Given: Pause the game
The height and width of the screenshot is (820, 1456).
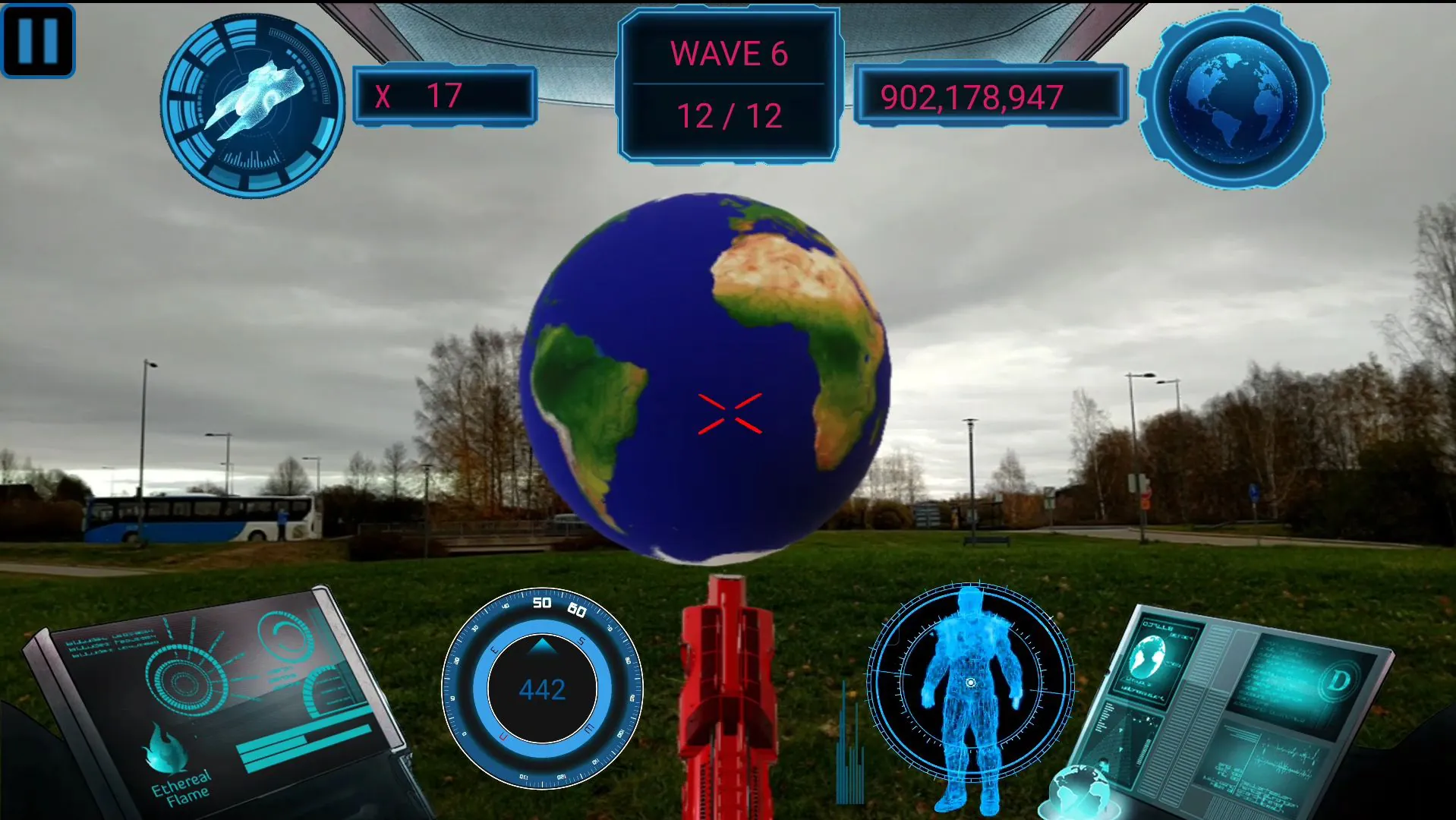Looking at the screenshot, I should [x=38, y=39].
